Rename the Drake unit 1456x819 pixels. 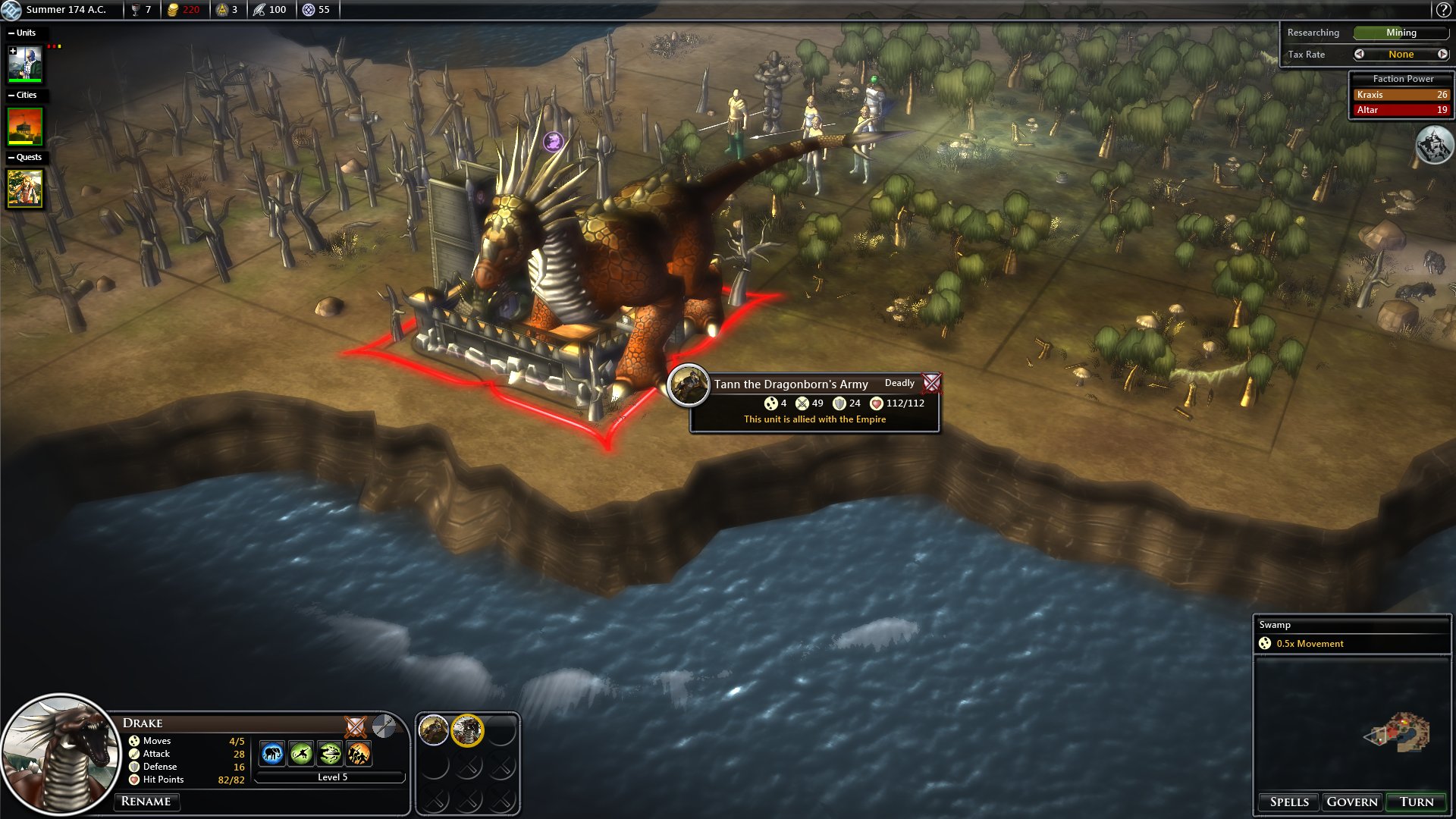coord(146,801)
